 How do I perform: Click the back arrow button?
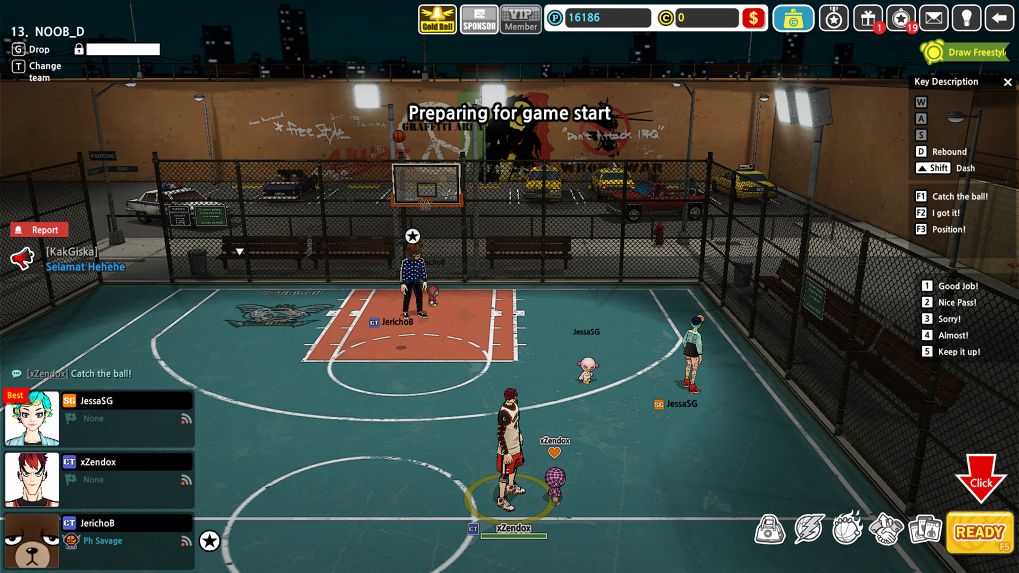pyautogui.click(x=999, y=18)
